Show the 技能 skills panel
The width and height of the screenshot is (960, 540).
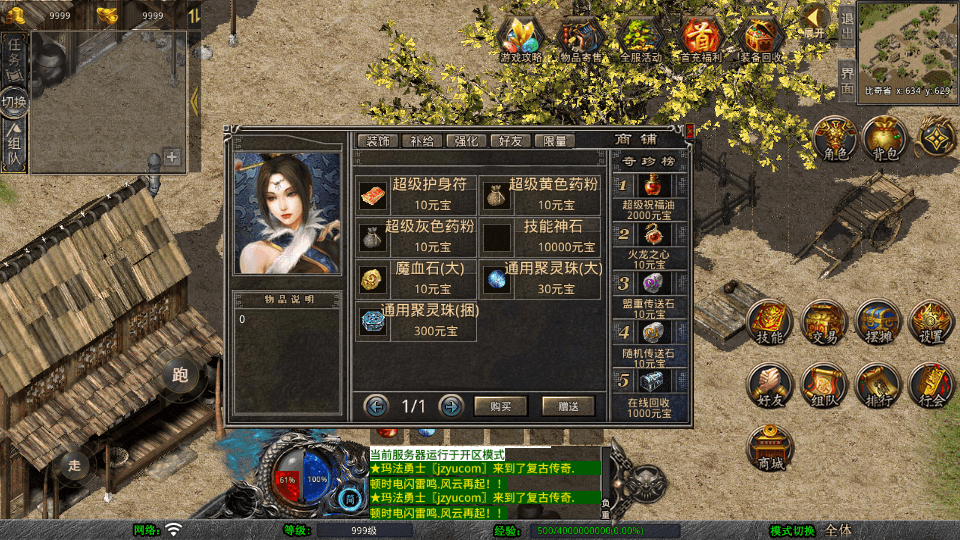pyautogui.click(x=770, y=324)
